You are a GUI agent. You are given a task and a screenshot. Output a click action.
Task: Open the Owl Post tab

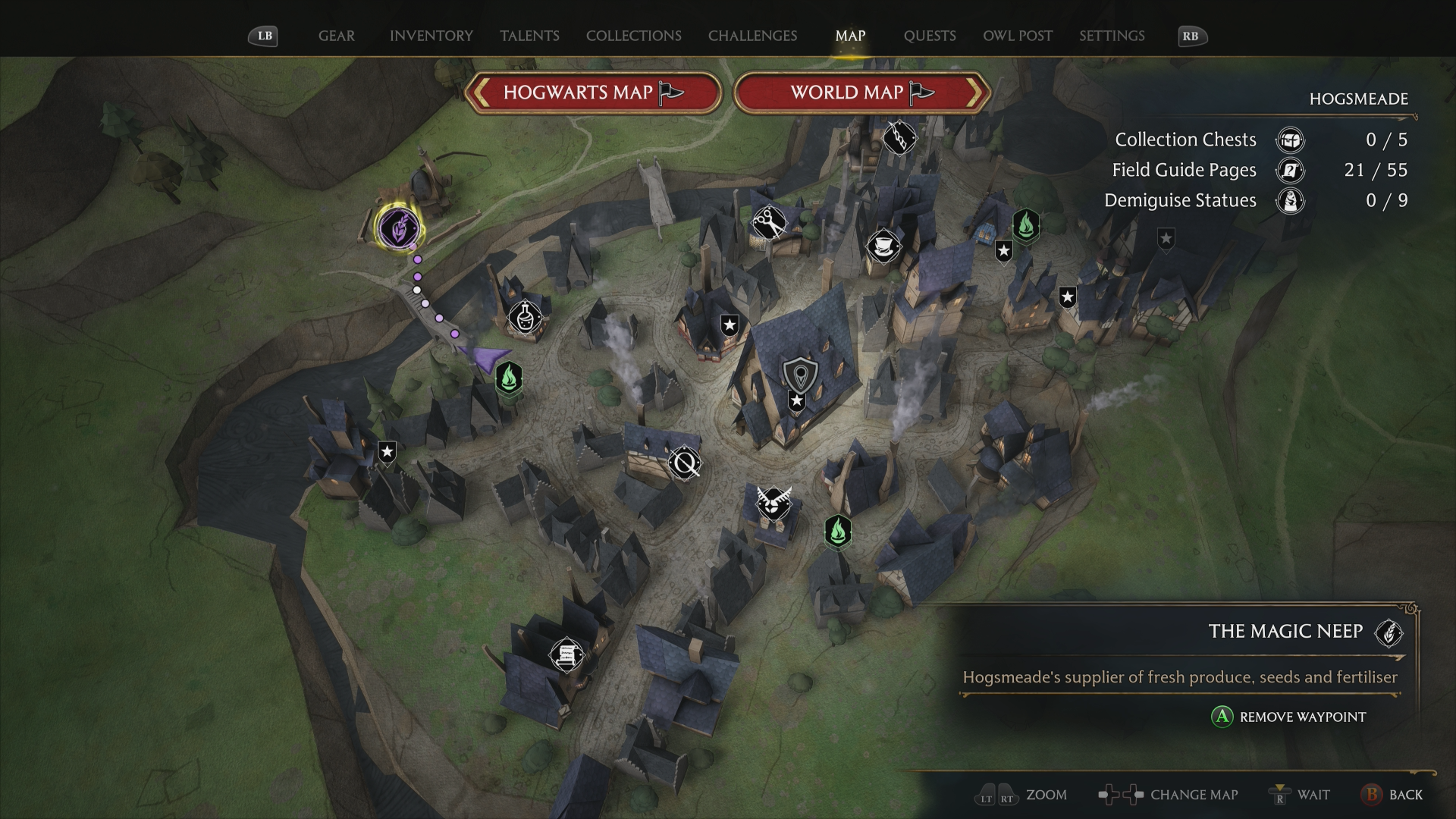click(1017, 36)
